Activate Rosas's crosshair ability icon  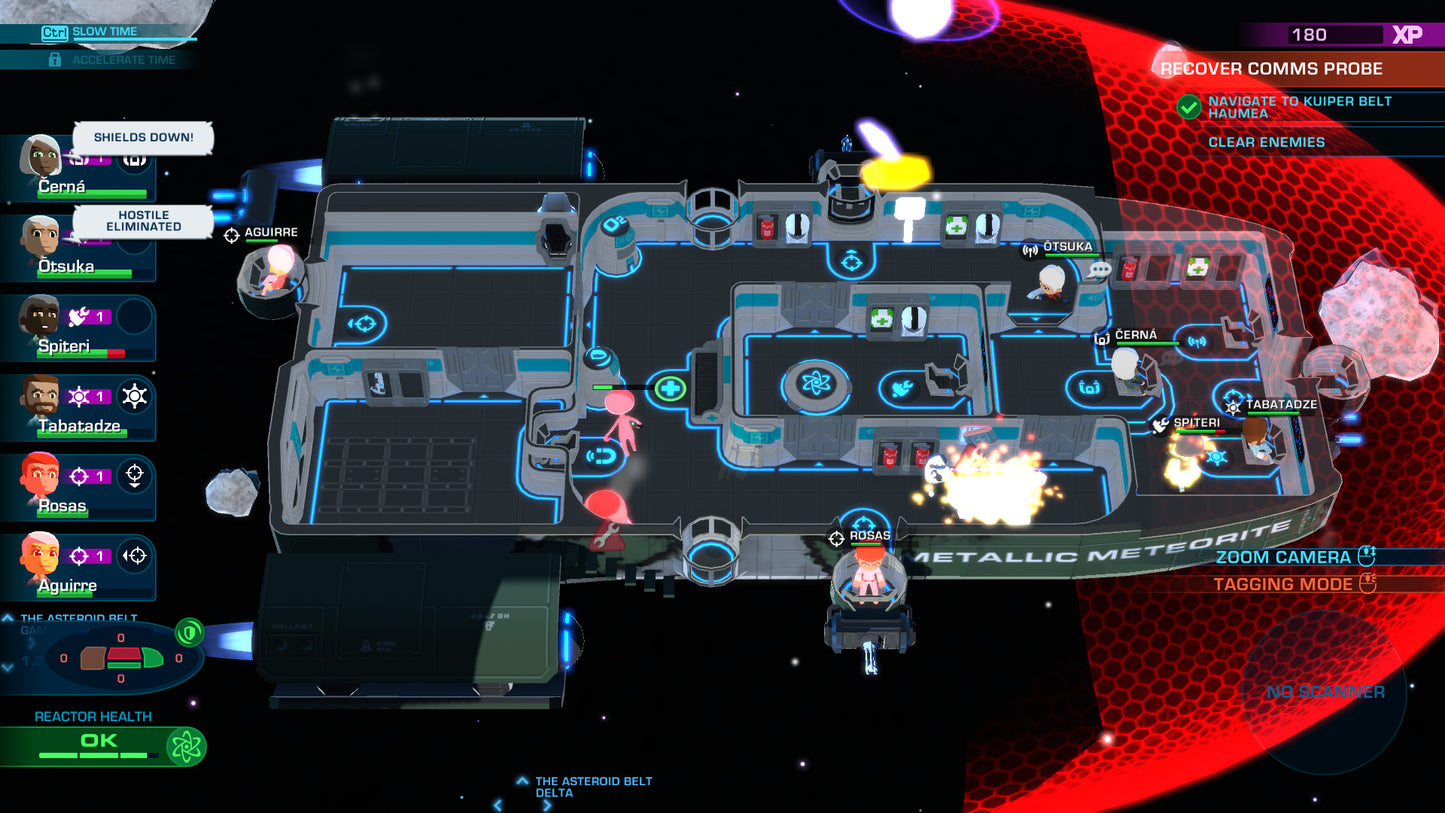pyautogui.click(x=135, y=477)
